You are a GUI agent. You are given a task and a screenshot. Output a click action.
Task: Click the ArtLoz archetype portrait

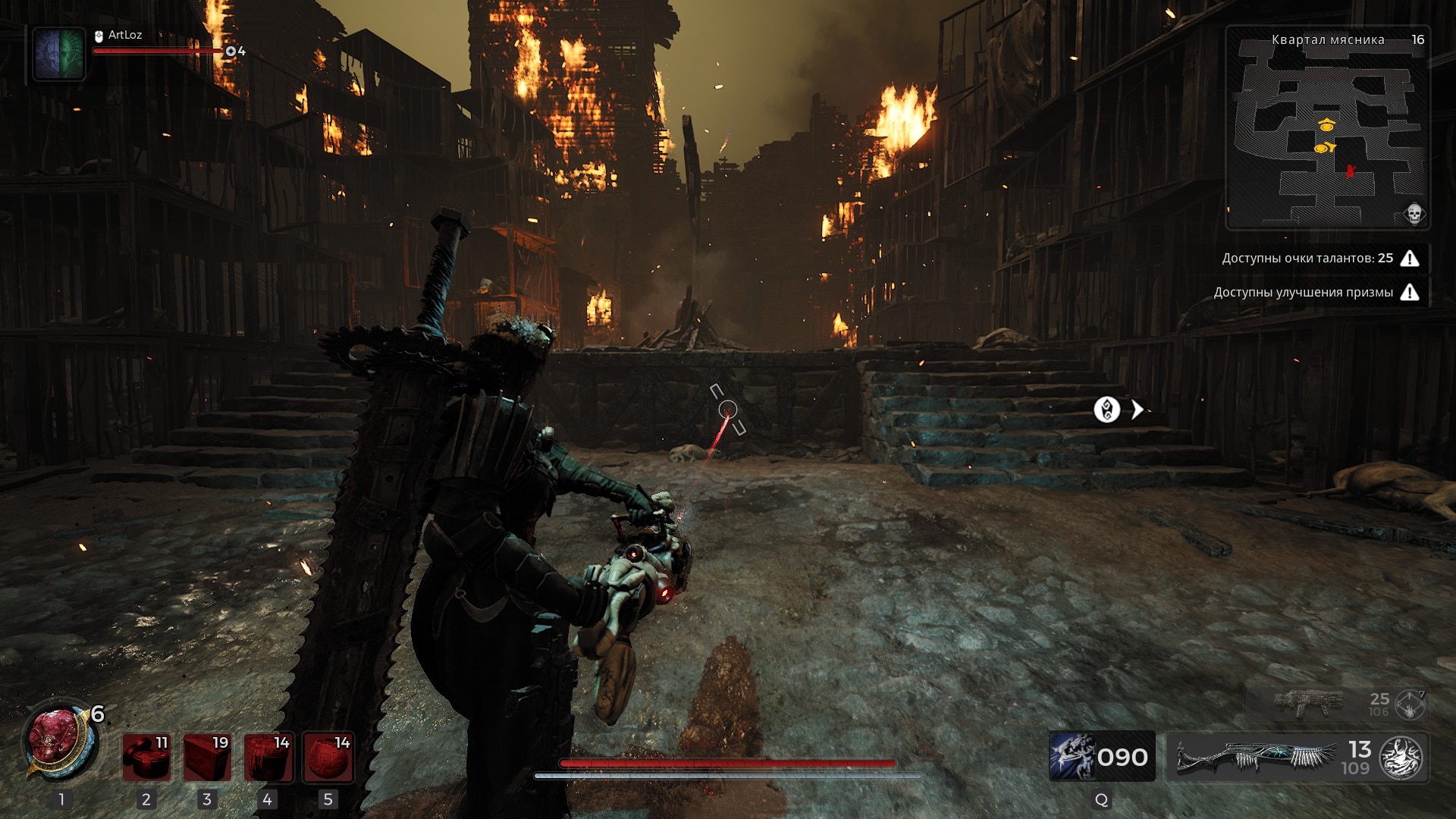[59, 53]
